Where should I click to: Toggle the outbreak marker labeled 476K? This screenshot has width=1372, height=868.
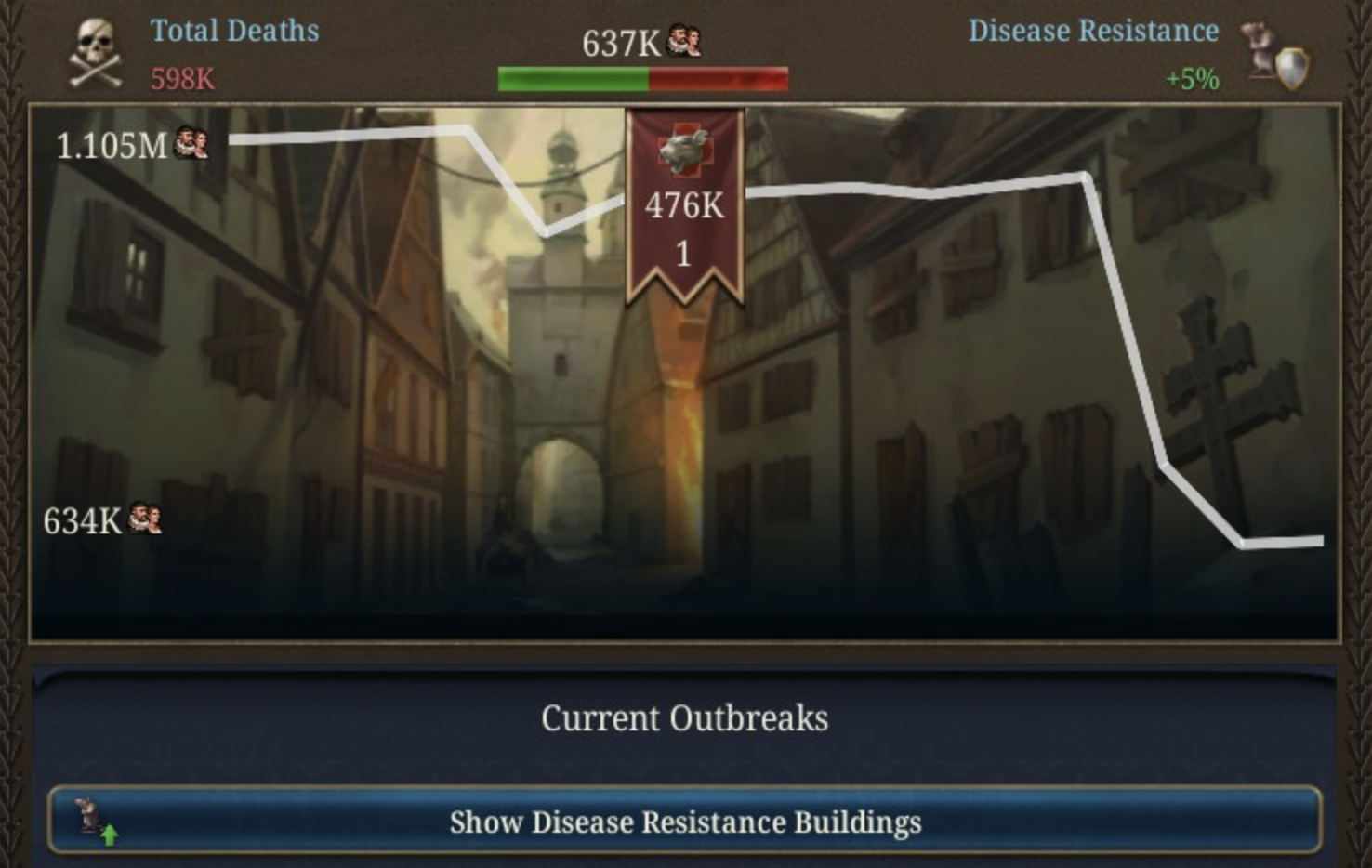pos(685,208)
